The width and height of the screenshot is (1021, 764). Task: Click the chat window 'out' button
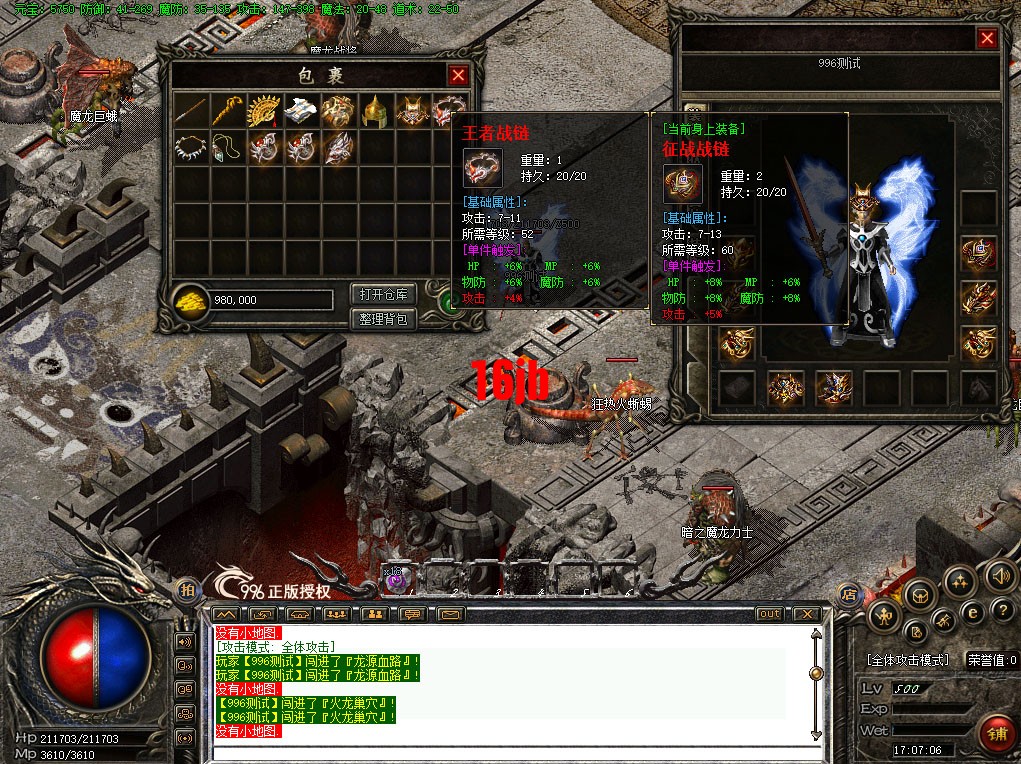click(769, 613)
